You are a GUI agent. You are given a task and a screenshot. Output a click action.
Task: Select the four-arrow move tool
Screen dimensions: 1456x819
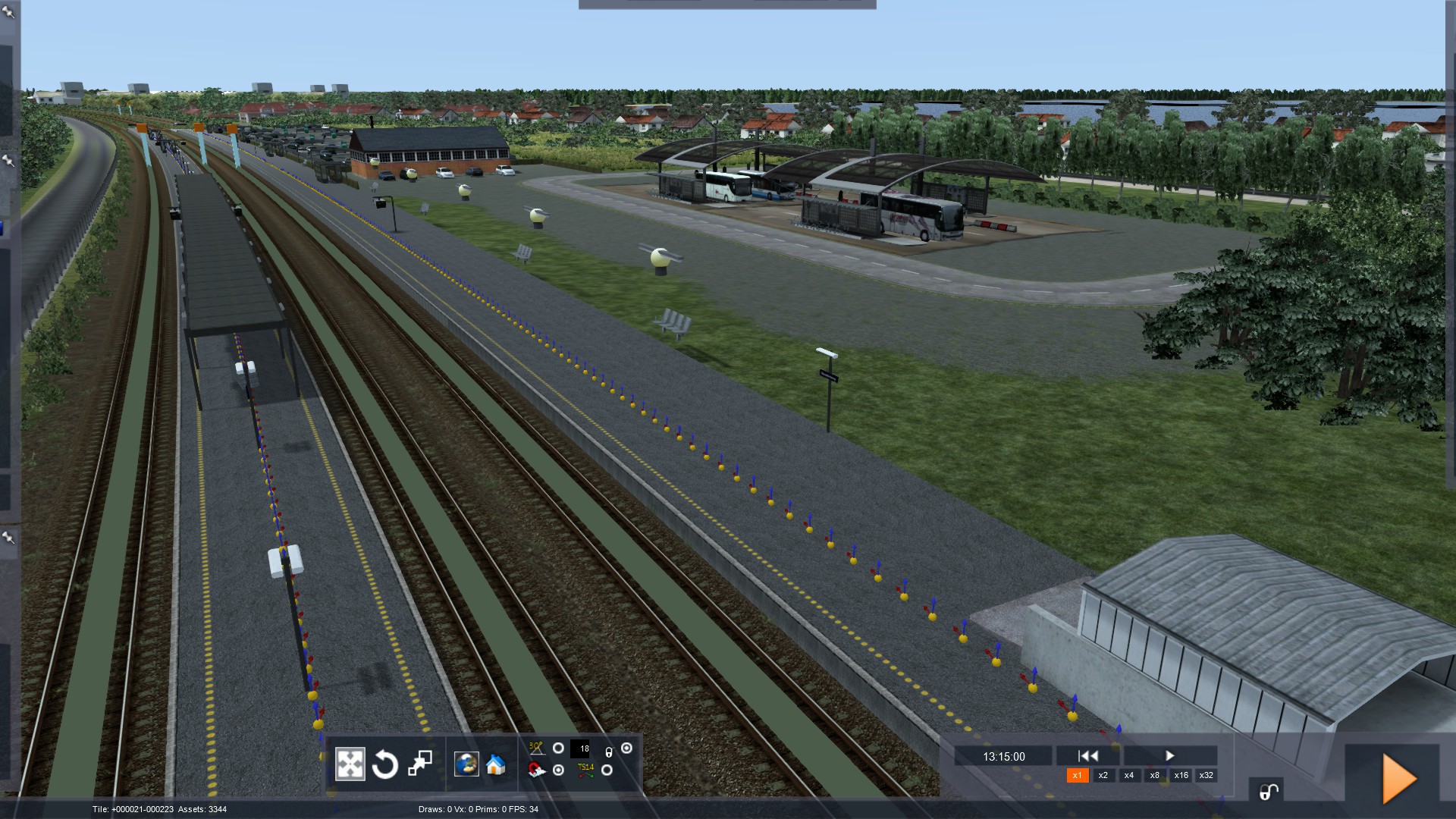[350, 764]
